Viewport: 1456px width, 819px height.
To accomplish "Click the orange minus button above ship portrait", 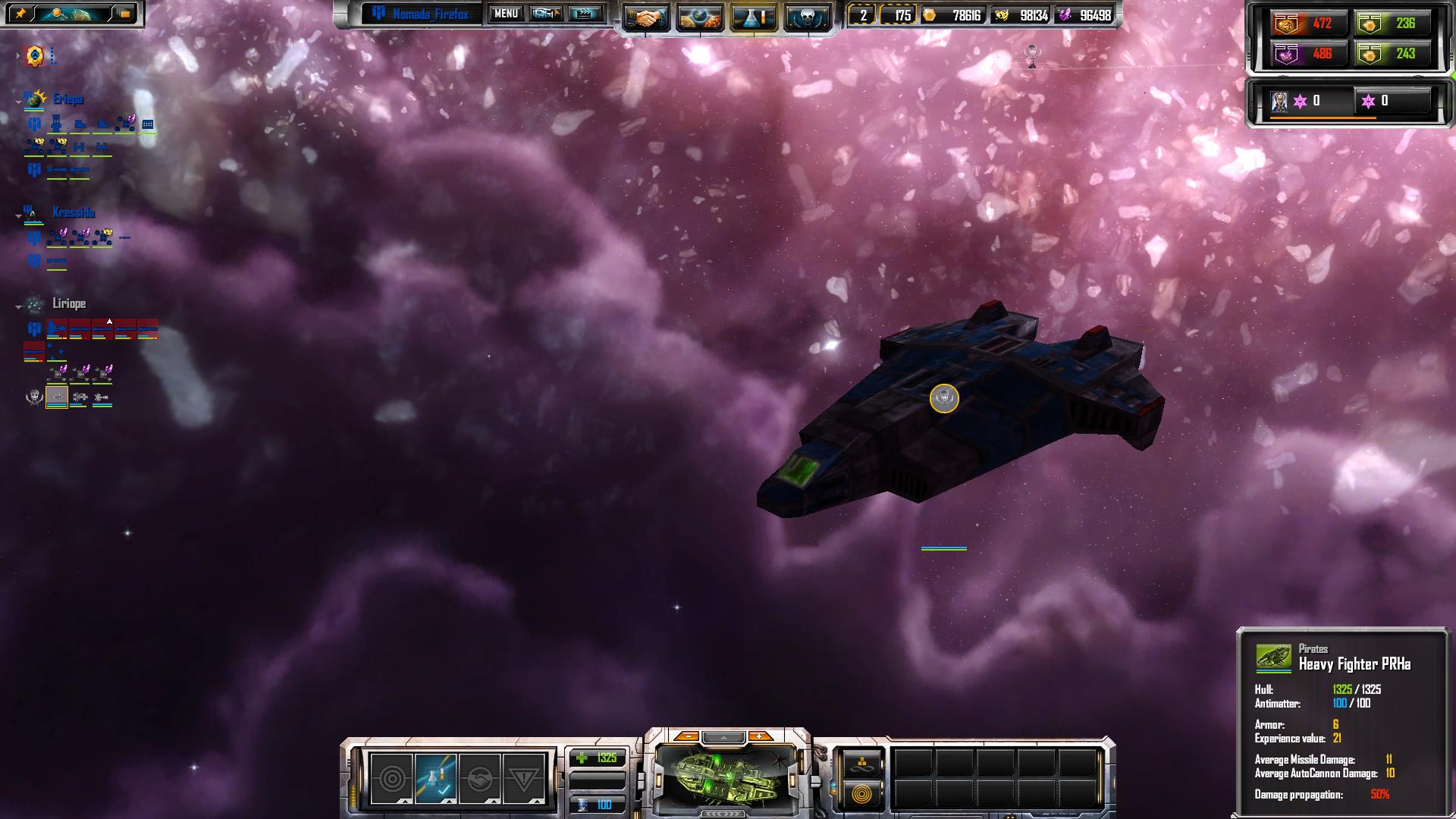I will pos(686,736).
